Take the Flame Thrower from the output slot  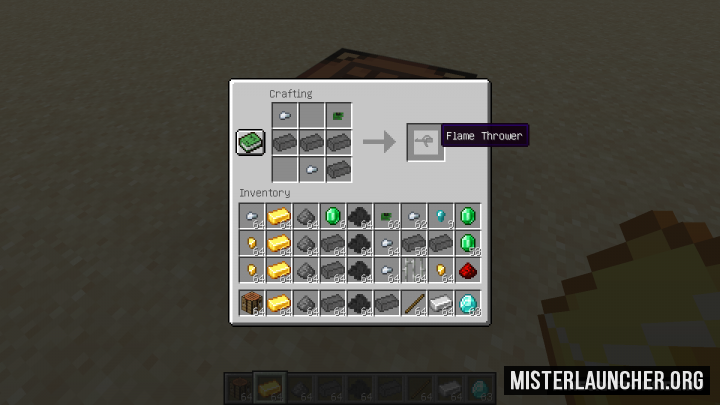tap(425, 143)
